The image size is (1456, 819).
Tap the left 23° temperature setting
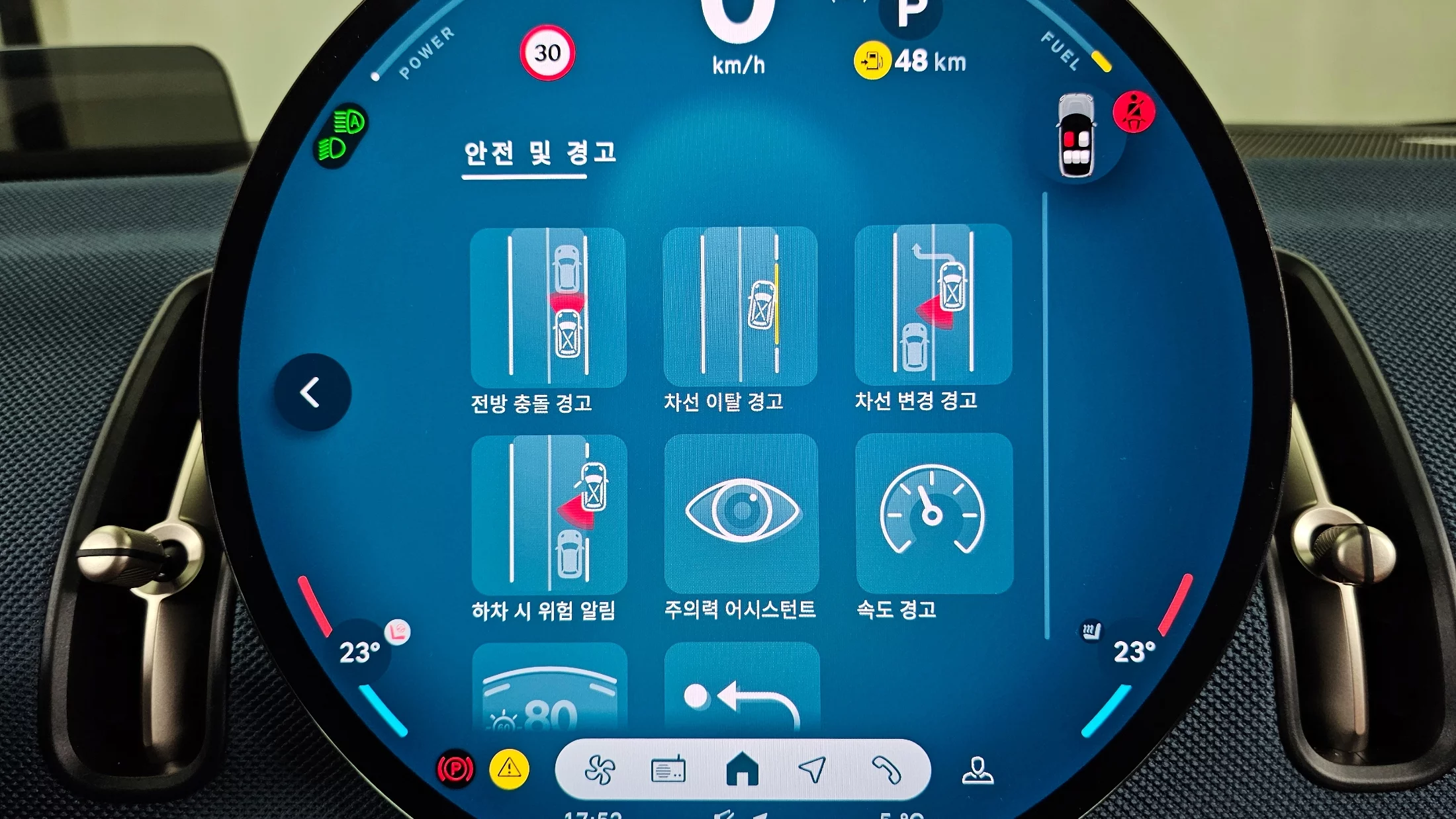coord(359,652)
